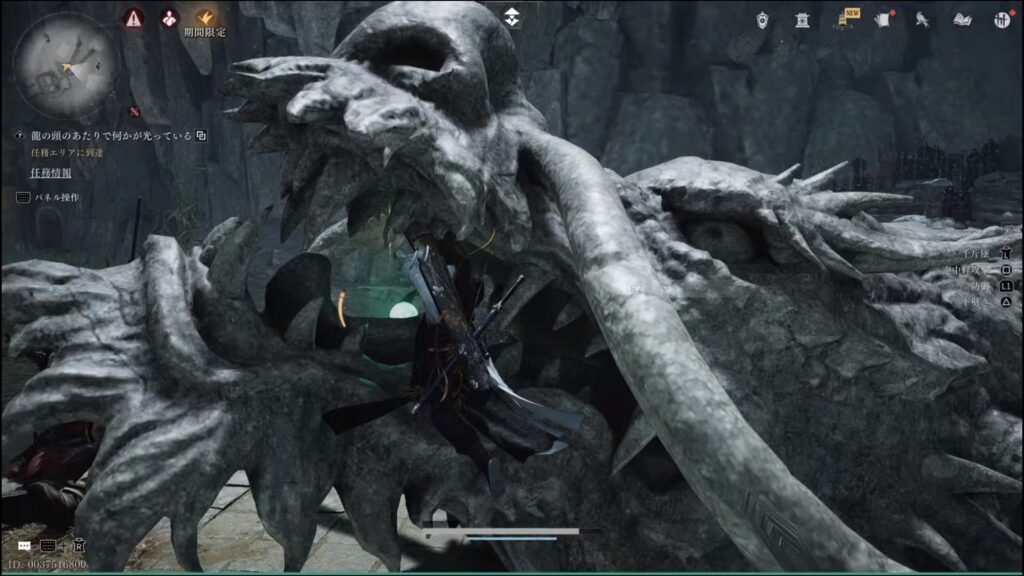The image size is (1024, 576).
Task: Click the shield badge icon
Action: 763,19
